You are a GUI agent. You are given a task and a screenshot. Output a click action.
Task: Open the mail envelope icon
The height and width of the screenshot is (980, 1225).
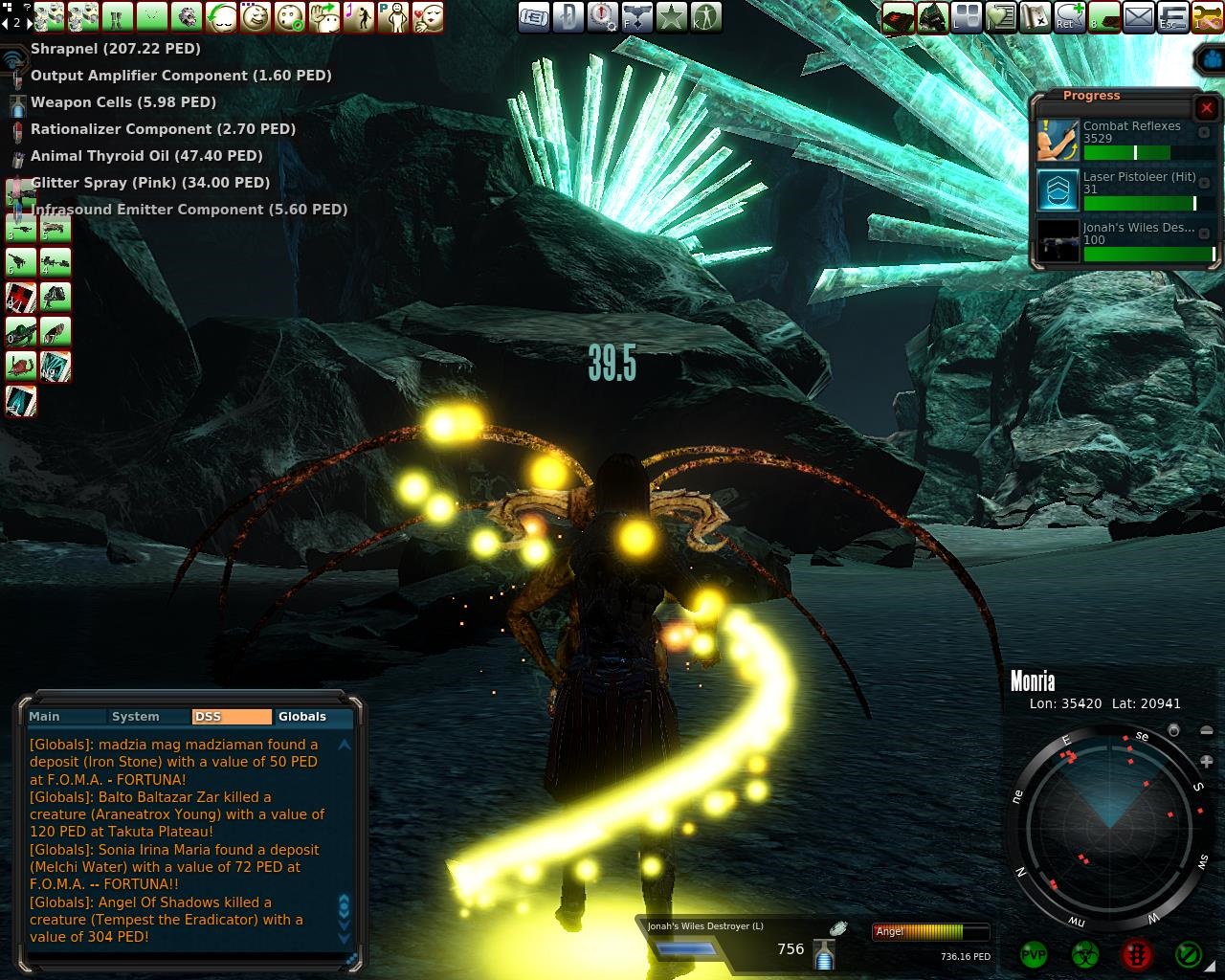(1139, 17)
